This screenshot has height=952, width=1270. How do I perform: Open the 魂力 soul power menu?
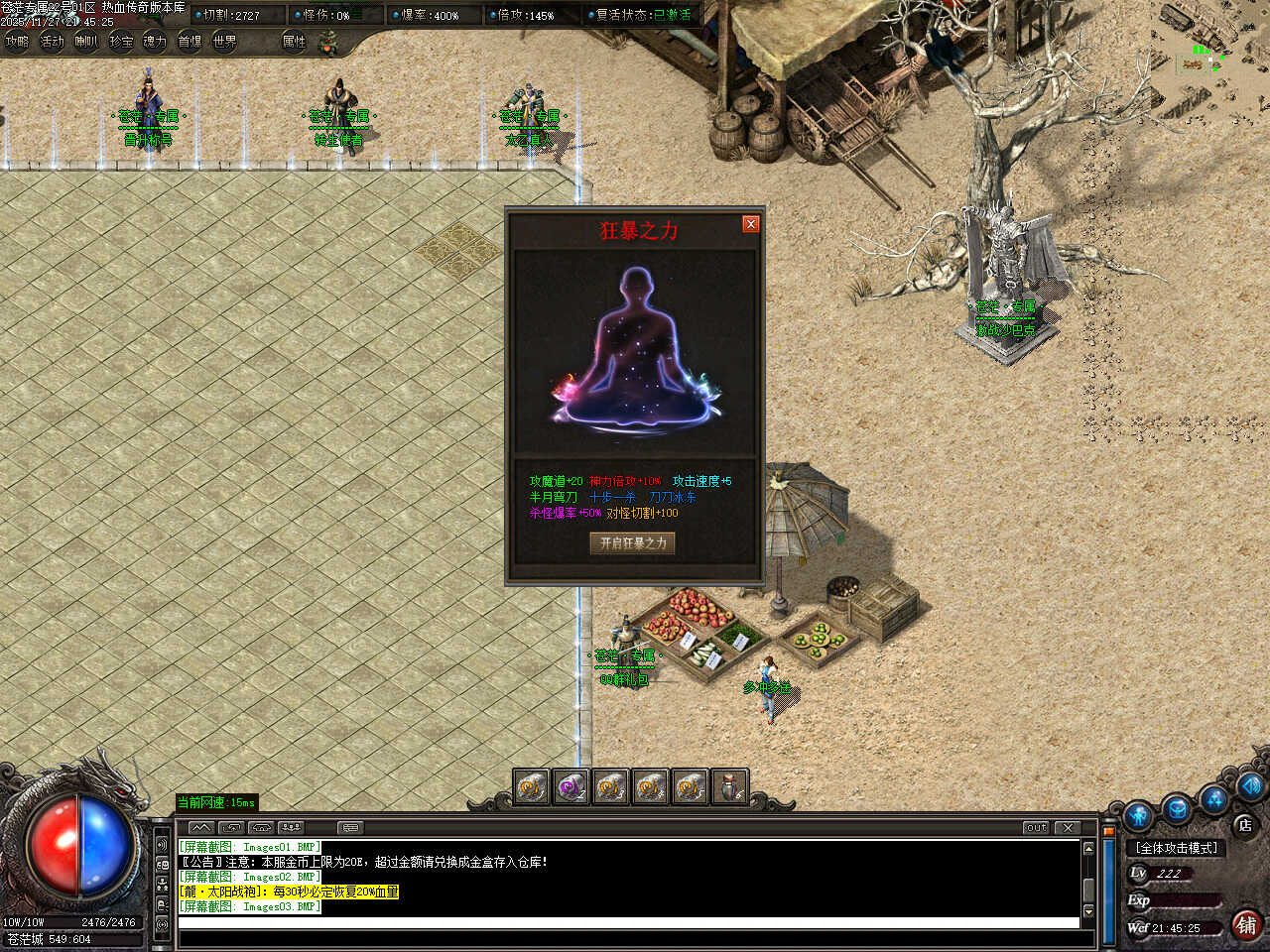coord(155,42)
